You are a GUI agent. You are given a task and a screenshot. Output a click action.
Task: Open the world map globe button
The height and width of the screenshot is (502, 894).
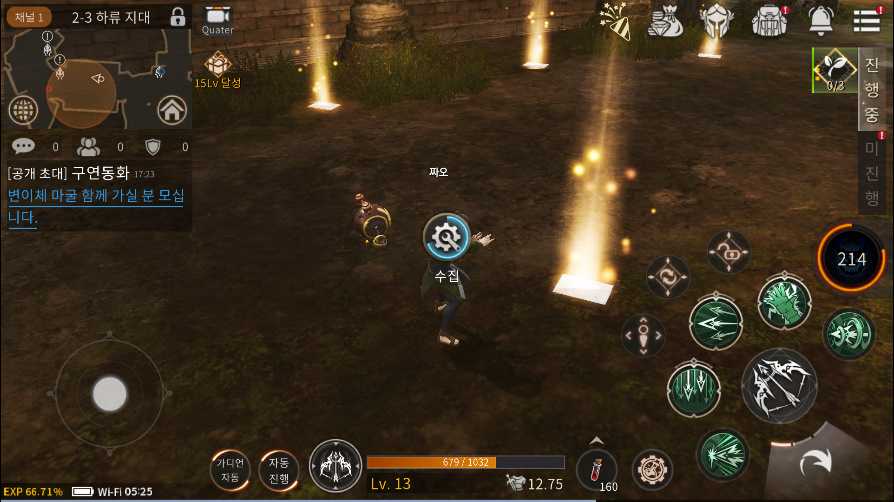coord(22,110)
